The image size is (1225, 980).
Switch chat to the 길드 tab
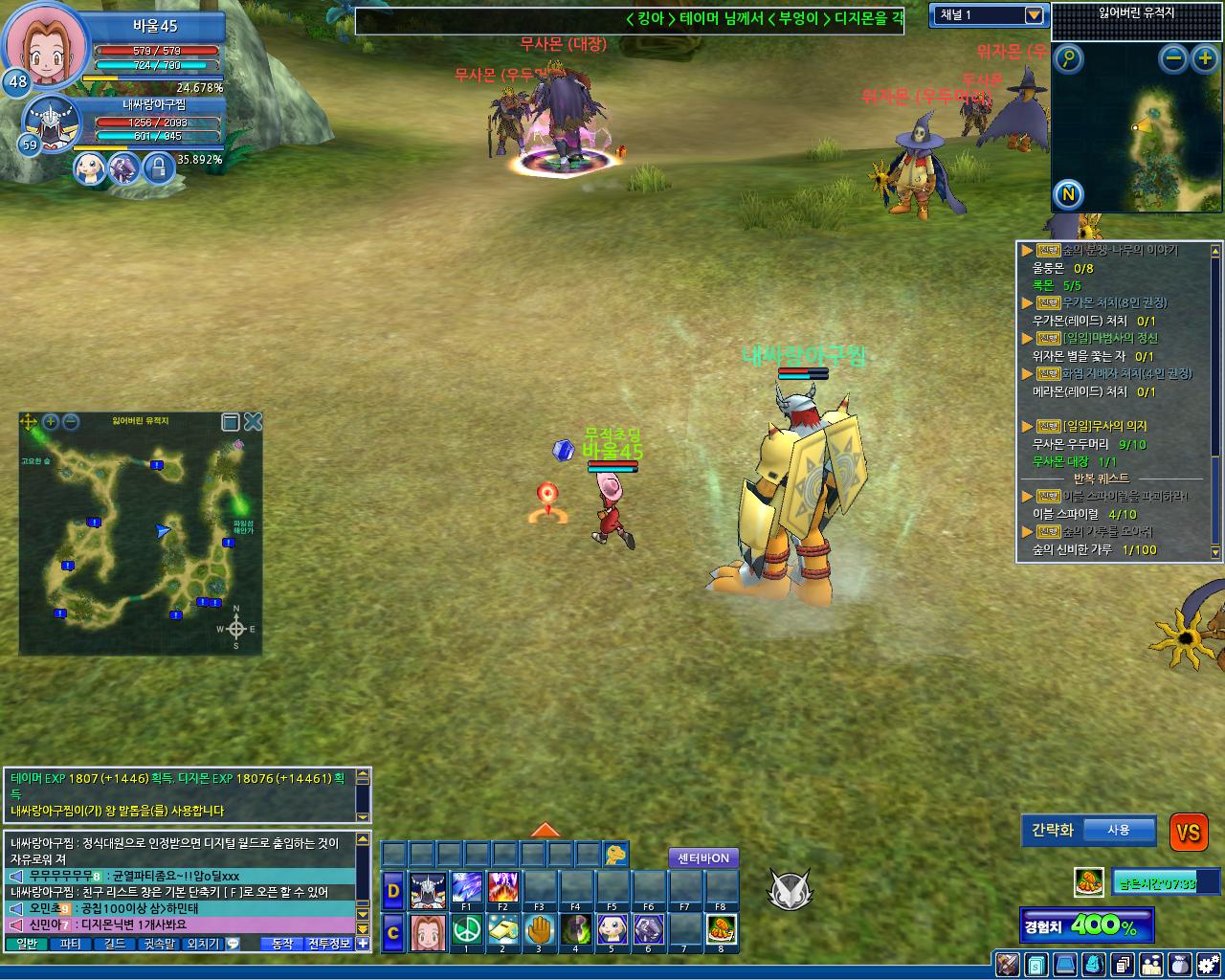pos(114,944)
